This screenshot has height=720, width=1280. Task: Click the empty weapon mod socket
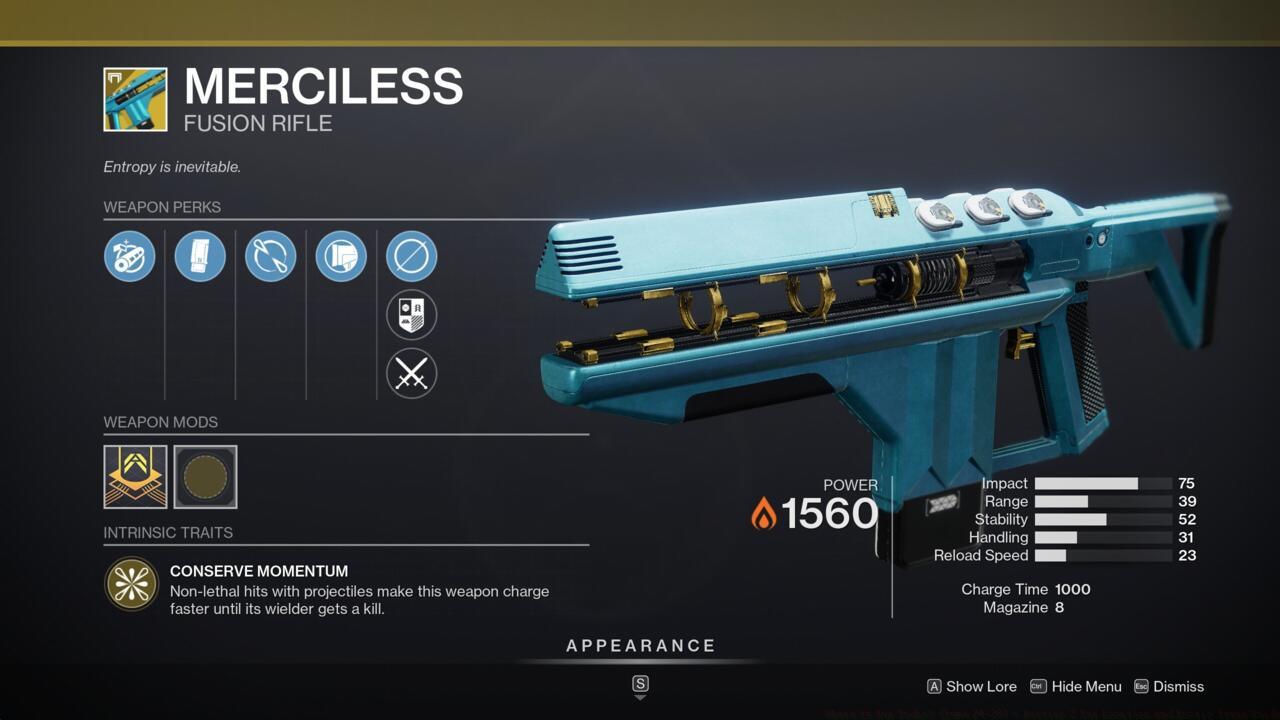pyautogui.click(x=205, y=477)
